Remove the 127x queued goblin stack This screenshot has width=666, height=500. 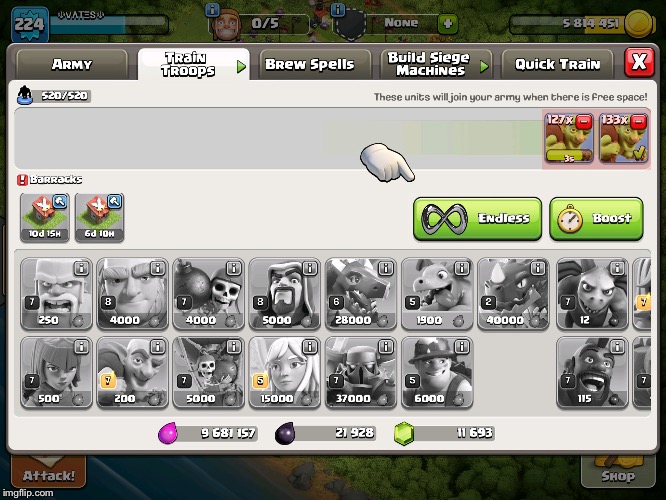click(585, 121)
